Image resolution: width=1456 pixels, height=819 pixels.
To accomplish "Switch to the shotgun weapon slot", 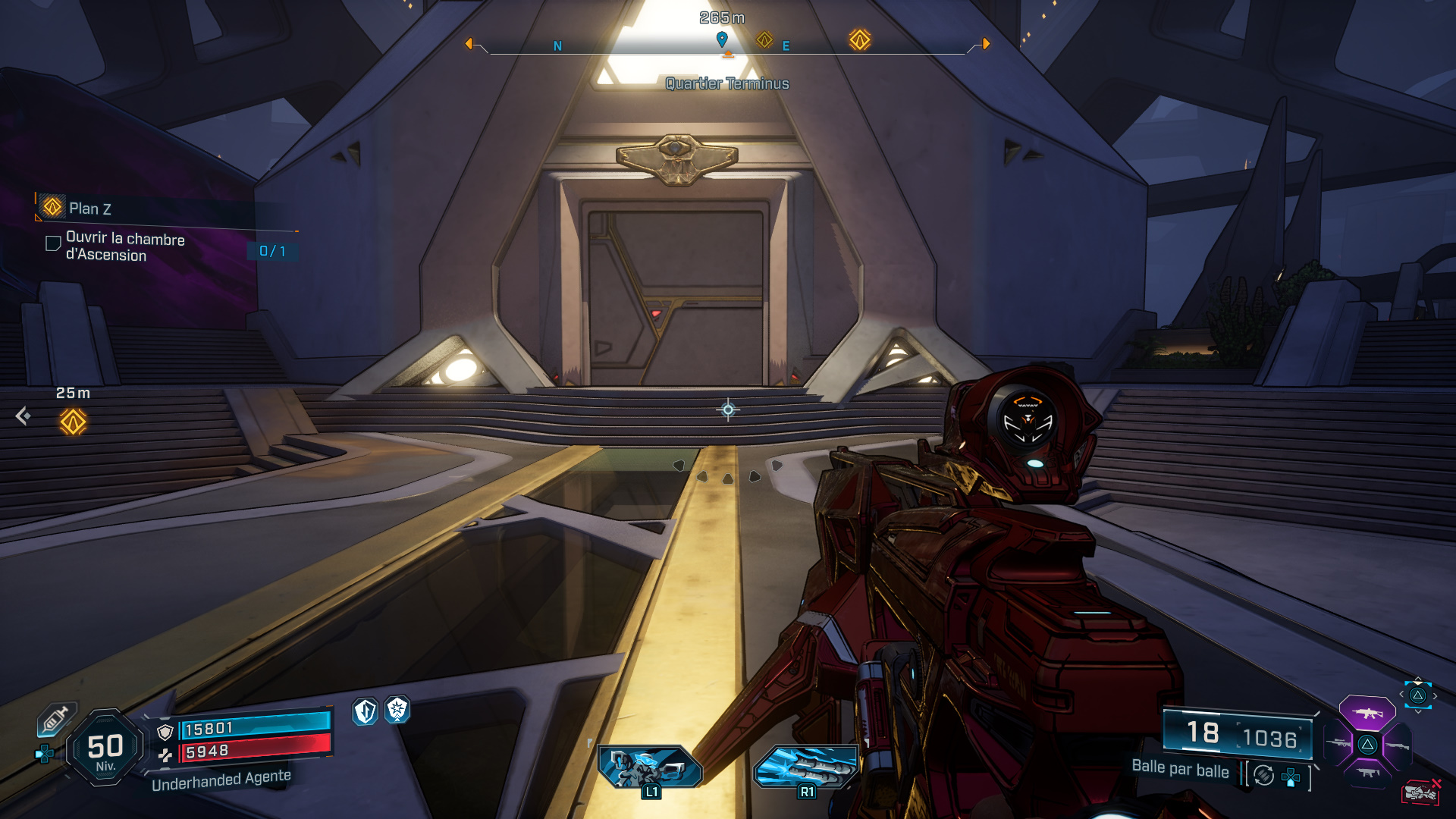I will point(1397,745).
